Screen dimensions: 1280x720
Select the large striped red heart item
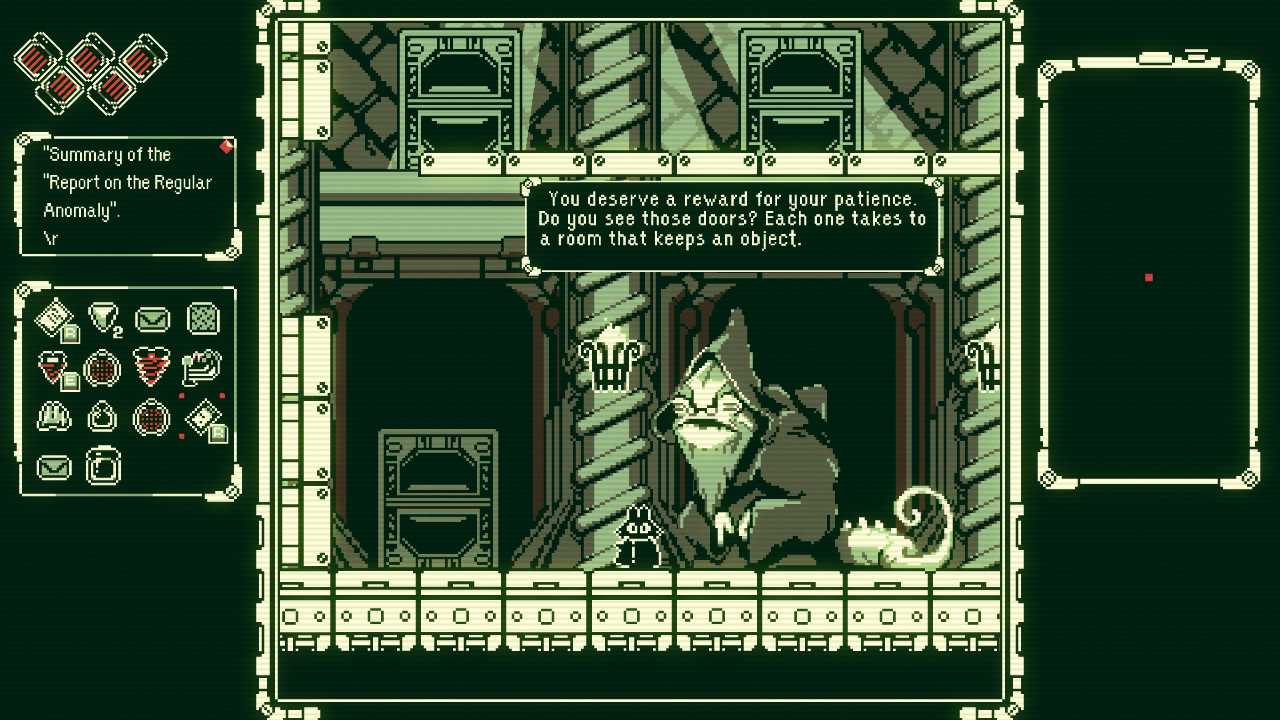tap(151, 368)
